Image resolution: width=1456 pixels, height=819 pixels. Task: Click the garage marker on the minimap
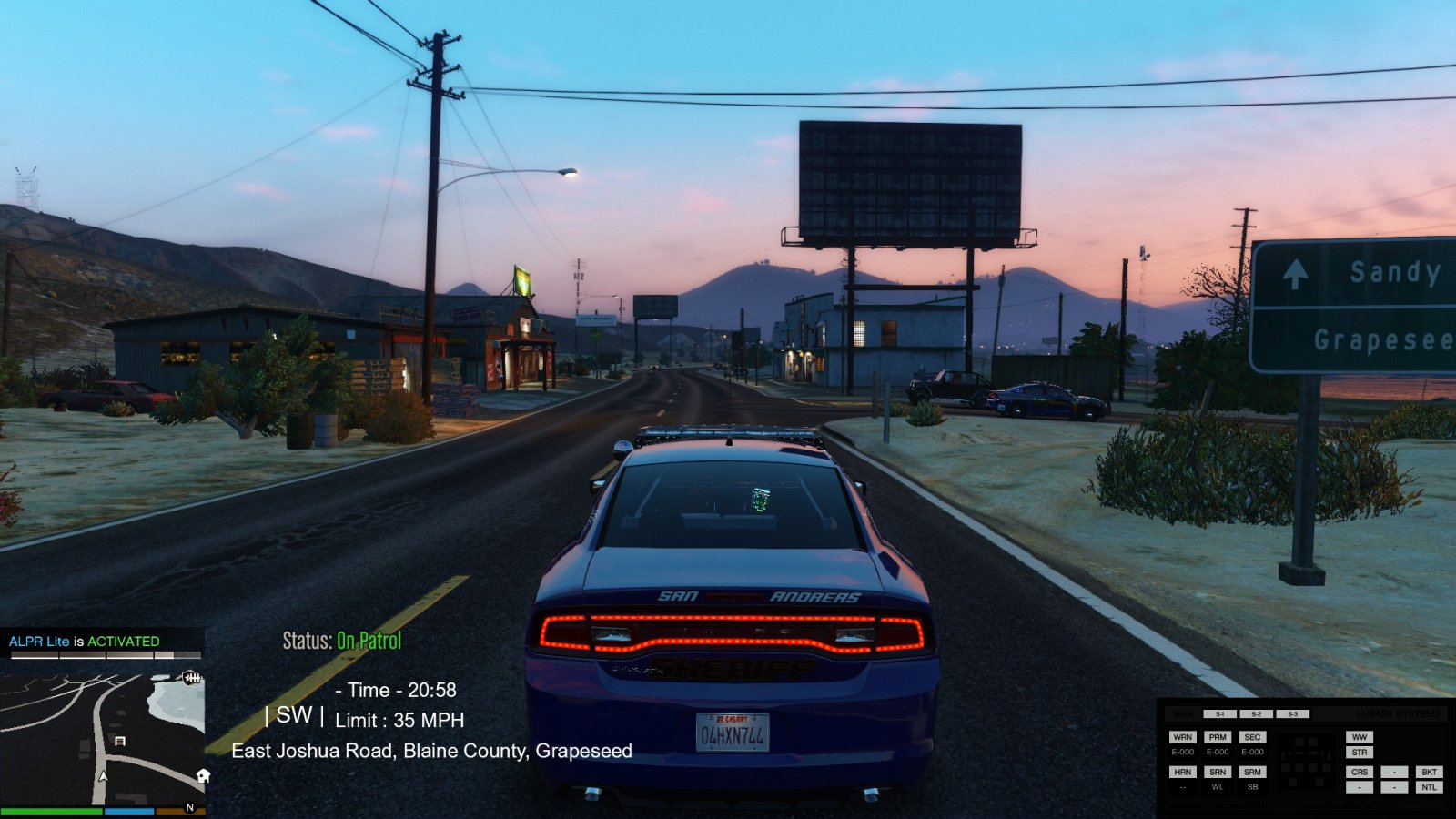119,742
